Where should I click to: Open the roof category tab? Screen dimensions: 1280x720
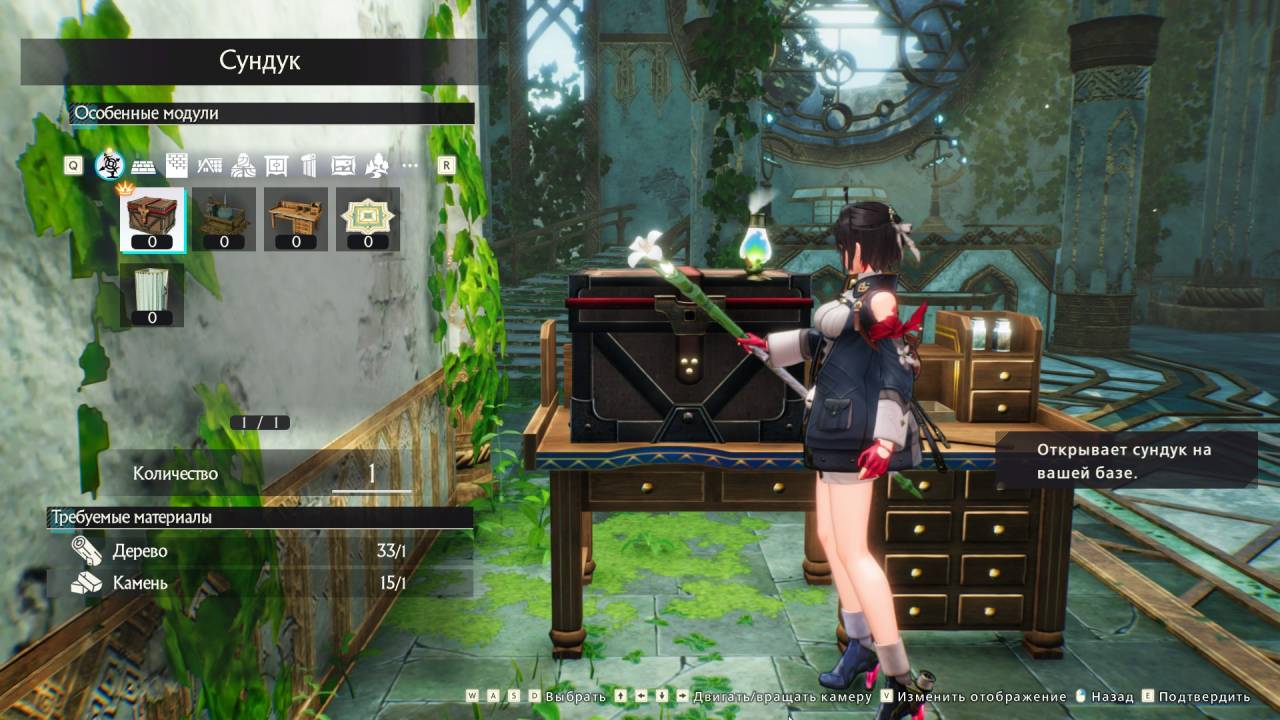point(210,165)
